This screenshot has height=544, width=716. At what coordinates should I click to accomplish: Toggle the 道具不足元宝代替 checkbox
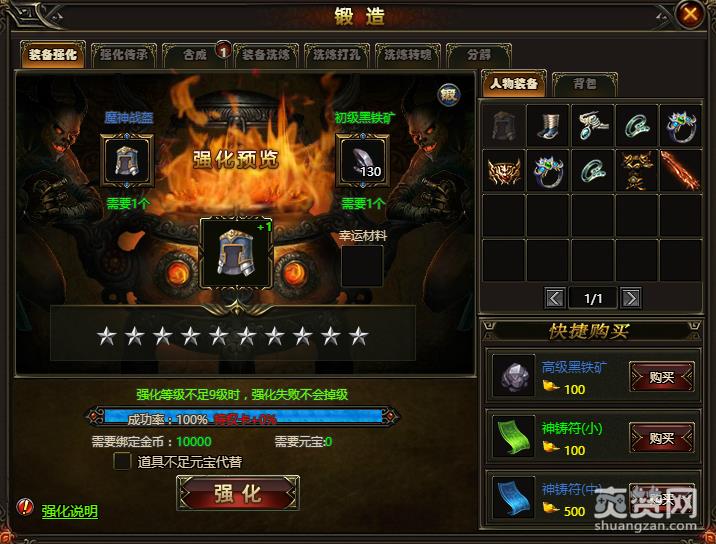click(x=123, y=461)
